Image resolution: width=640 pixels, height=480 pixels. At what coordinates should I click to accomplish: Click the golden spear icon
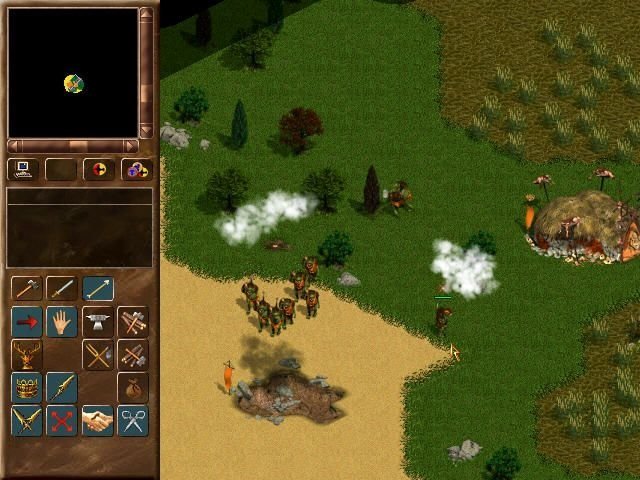pos(62,387)
